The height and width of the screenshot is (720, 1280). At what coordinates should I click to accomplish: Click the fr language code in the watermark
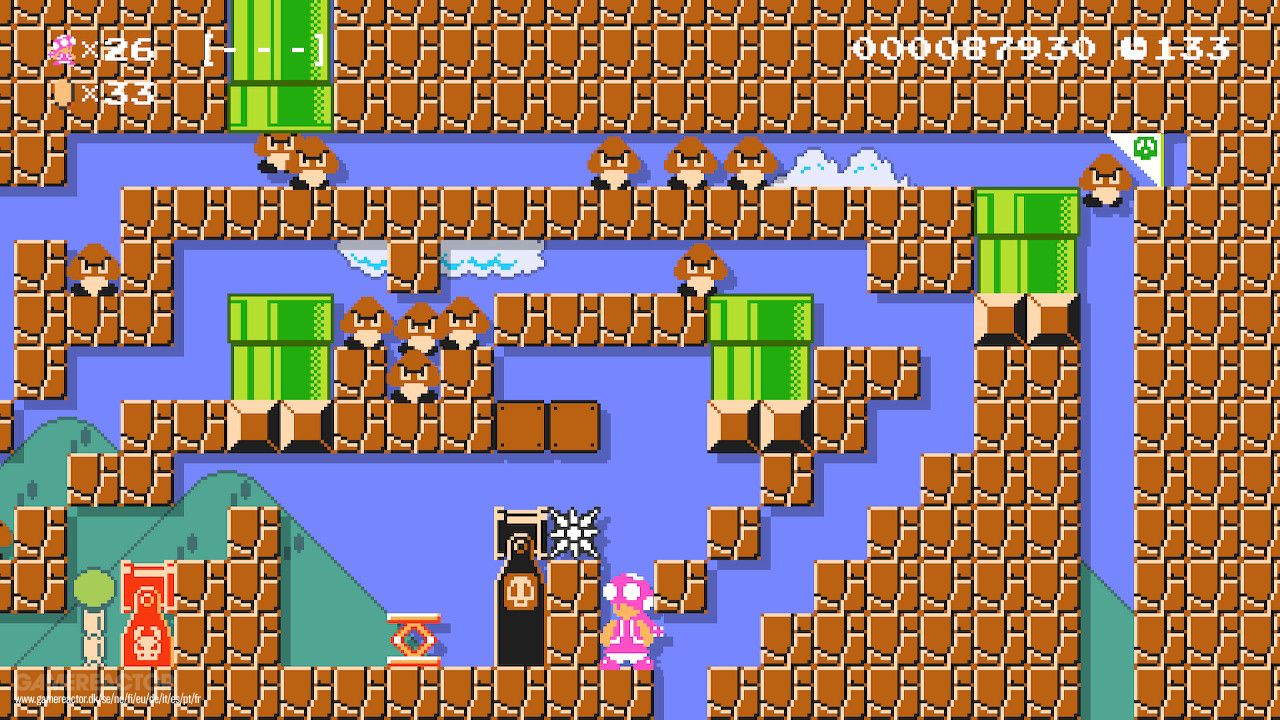[198, 699]
